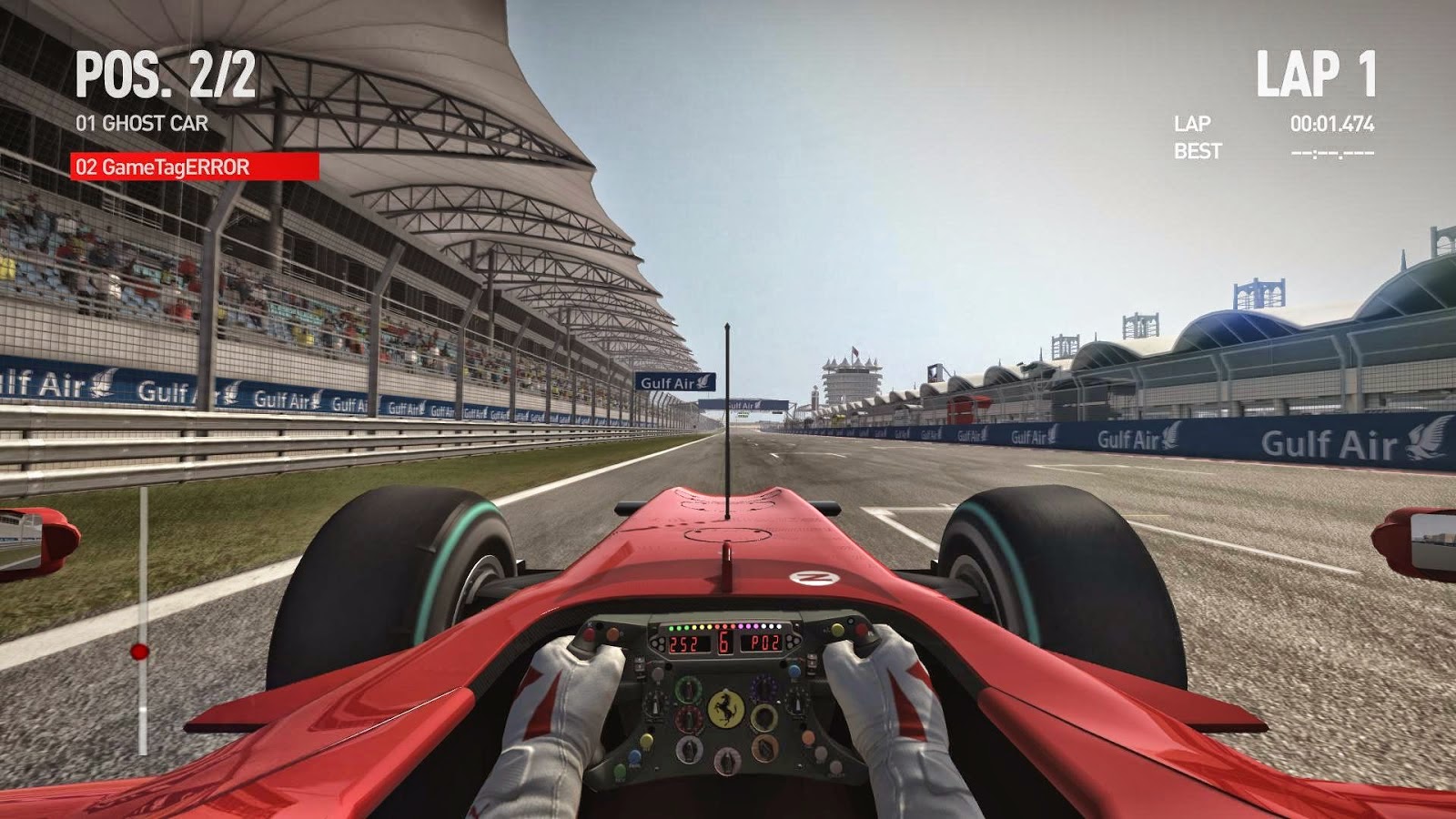1456x819 pixels.
Task: Click the red marker on the track-side pole
Action: pos(138,650)
